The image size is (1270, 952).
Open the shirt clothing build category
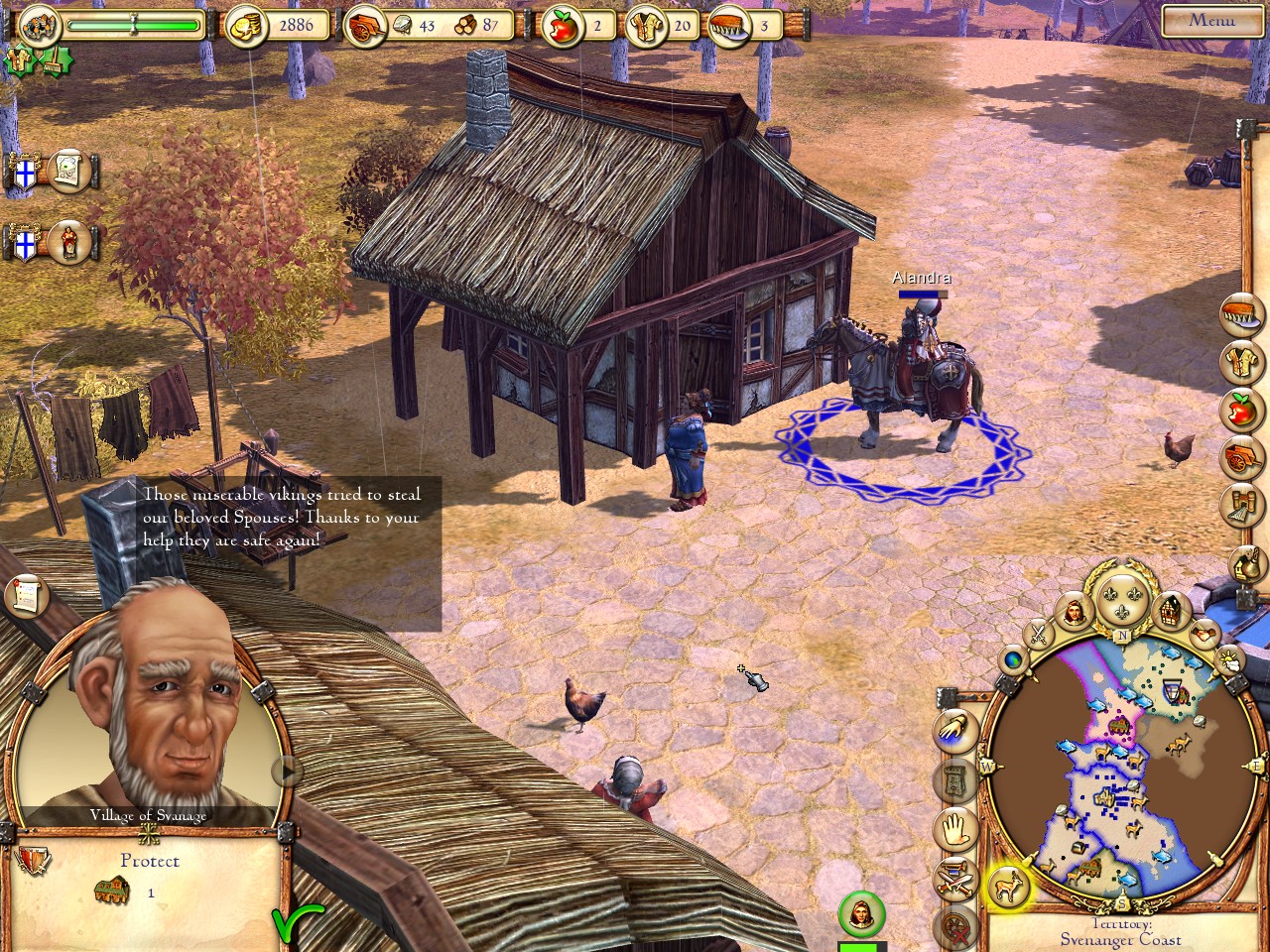(1242, 363)
